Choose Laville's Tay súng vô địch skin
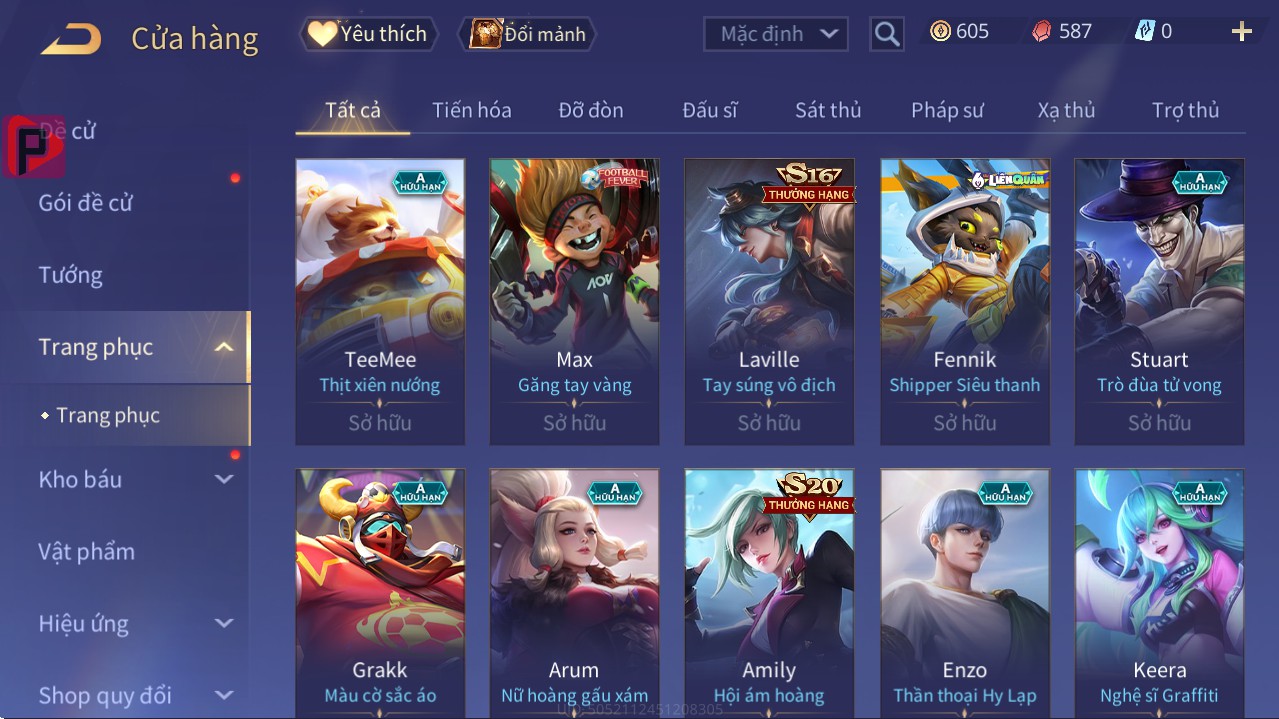 pos(769,300)
